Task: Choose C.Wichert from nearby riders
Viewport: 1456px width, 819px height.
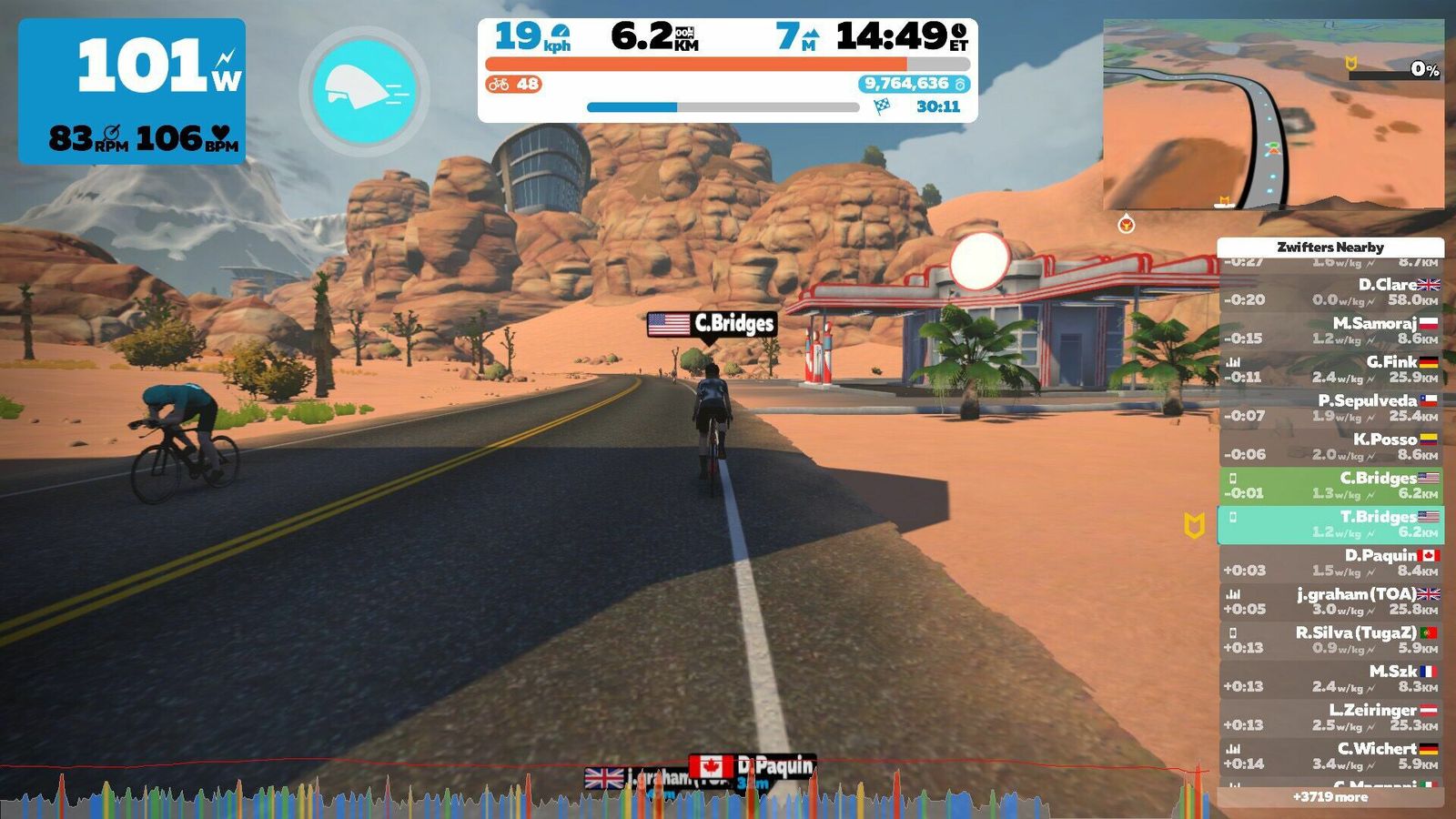Action: tap(1330, 756)
